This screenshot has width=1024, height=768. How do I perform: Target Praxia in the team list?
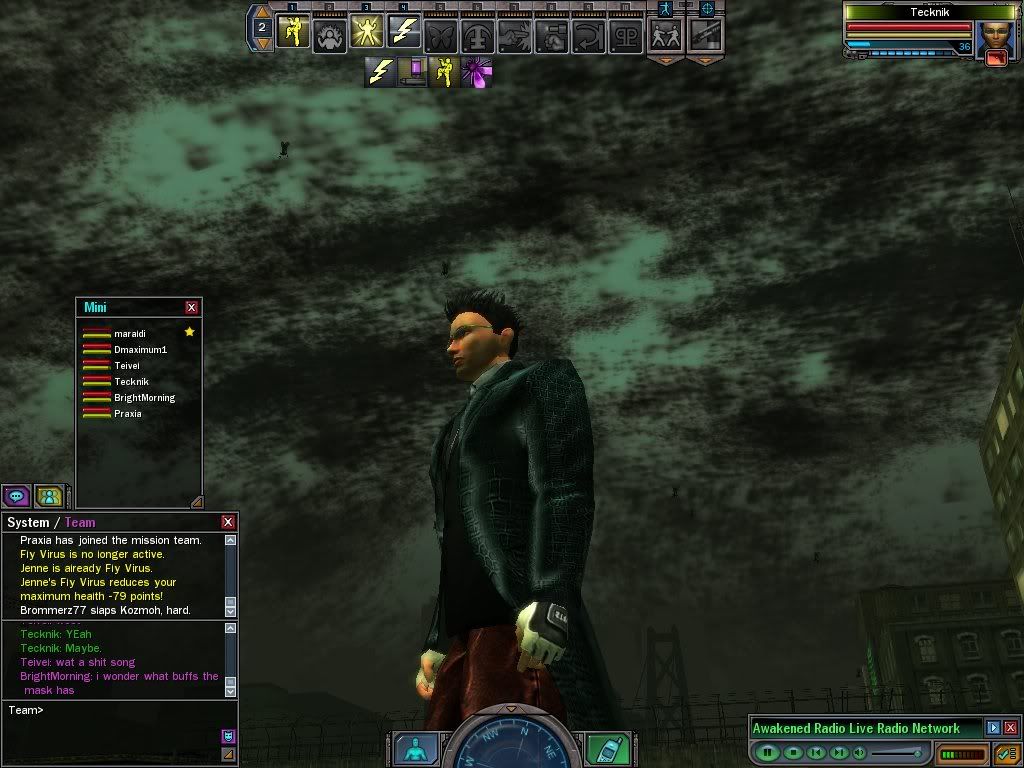click(x=128, y=413)
